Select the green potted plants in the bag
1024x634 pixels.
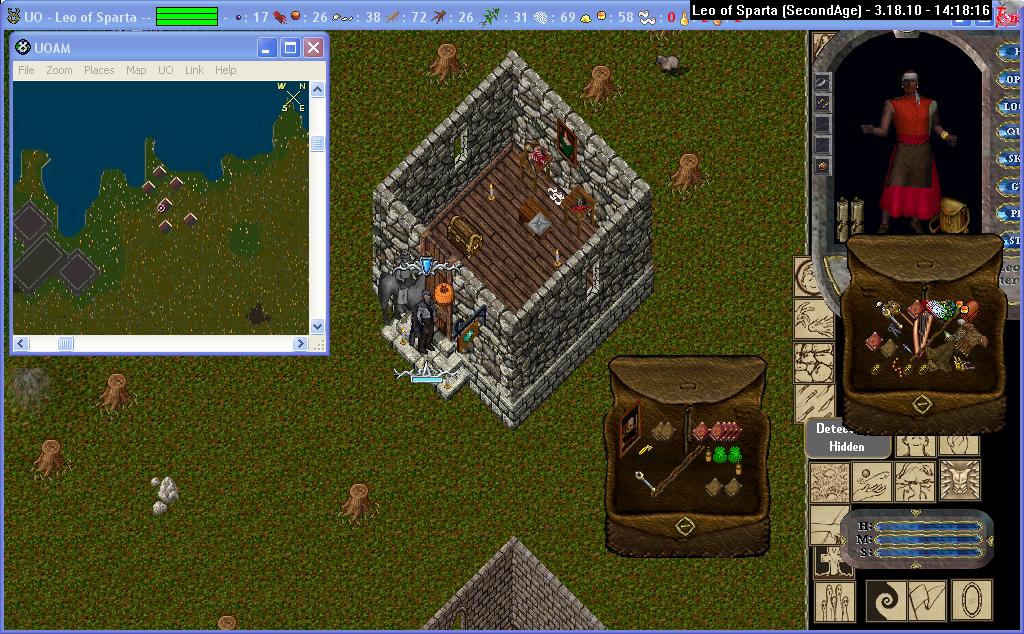tap(727, 455)
